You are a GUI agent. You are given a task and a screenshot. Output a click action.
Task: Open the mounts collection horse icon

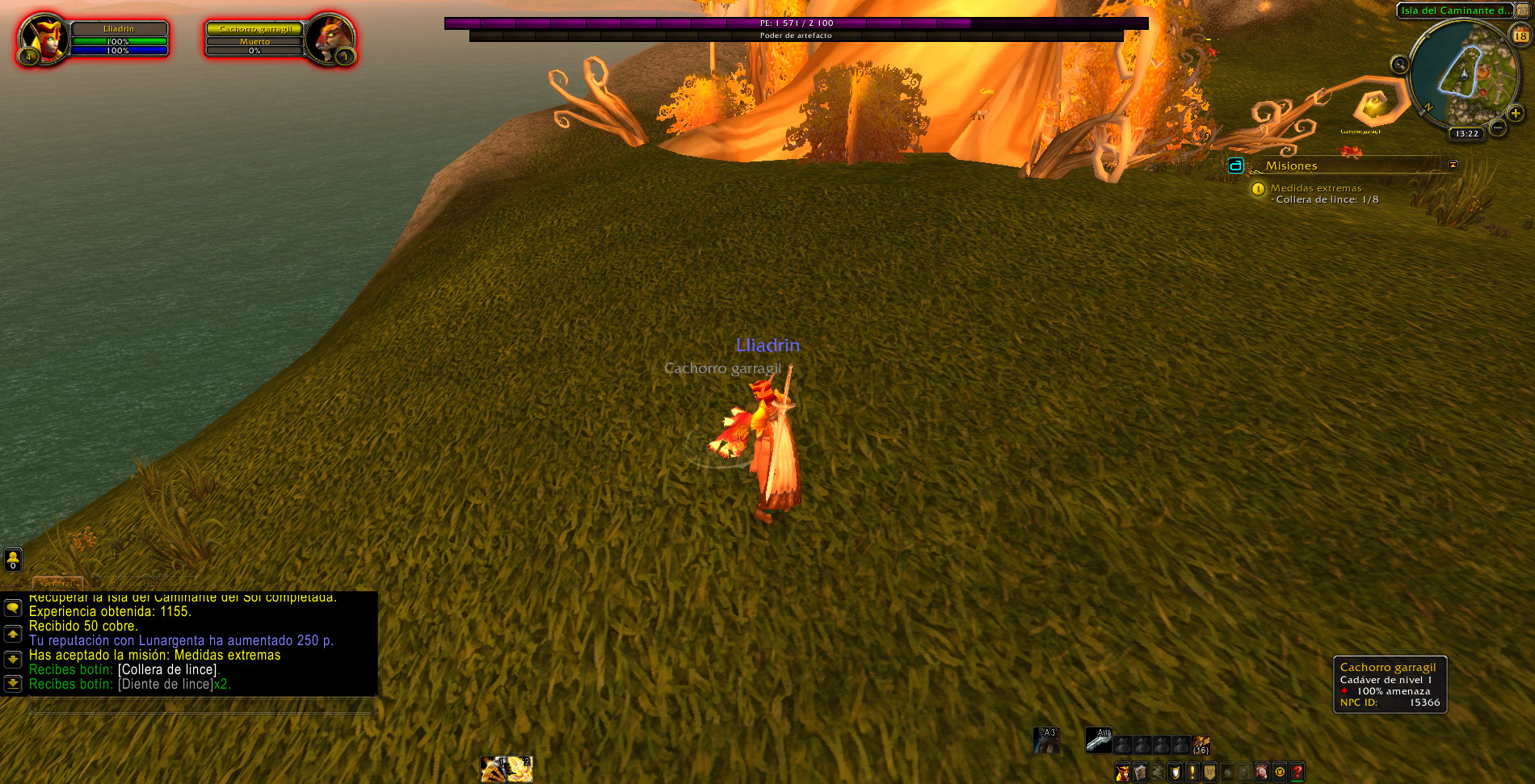point(1262,773)
